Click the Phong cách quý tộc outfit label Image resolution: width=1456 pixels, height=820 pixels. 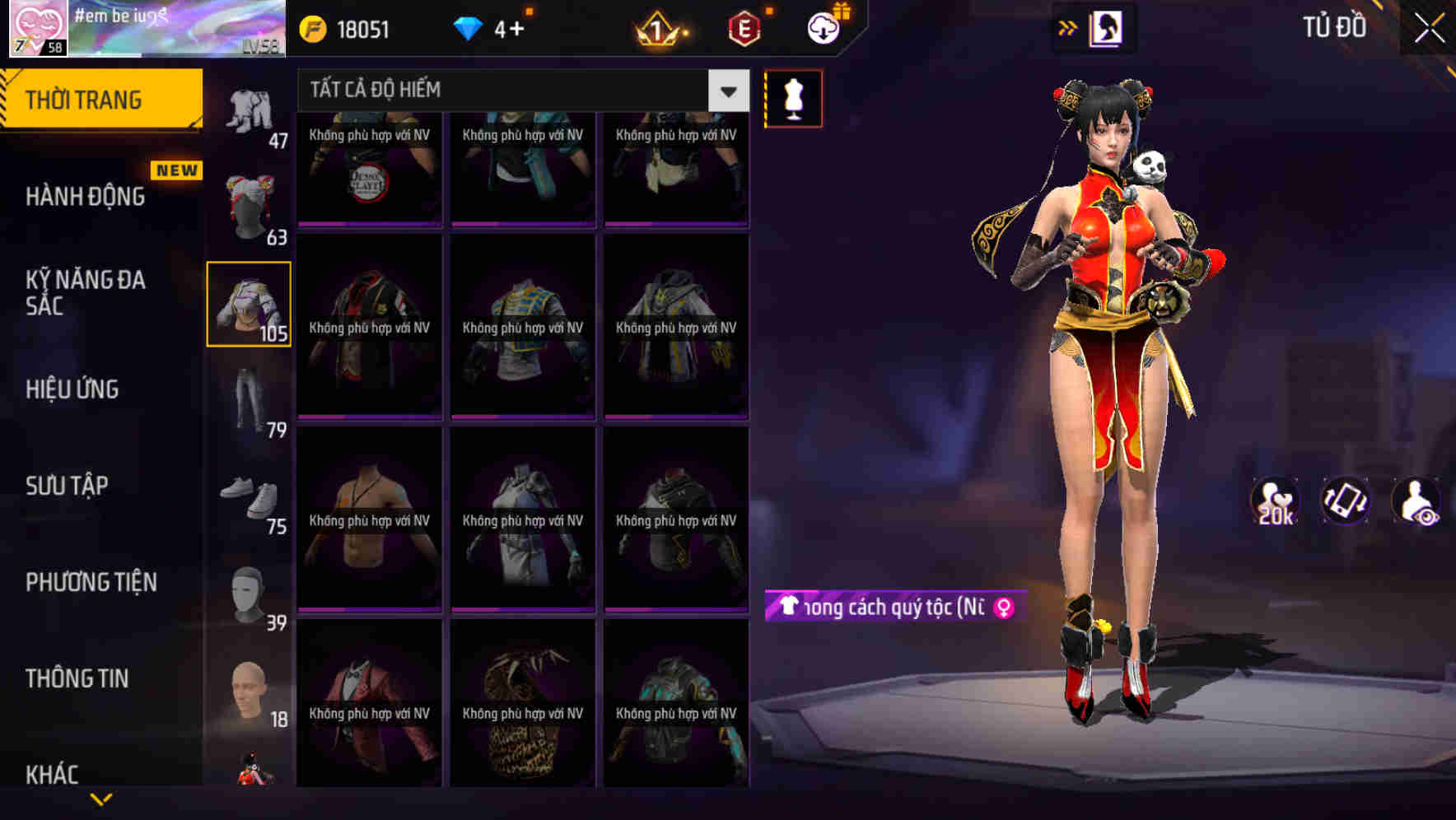point(889,607)
